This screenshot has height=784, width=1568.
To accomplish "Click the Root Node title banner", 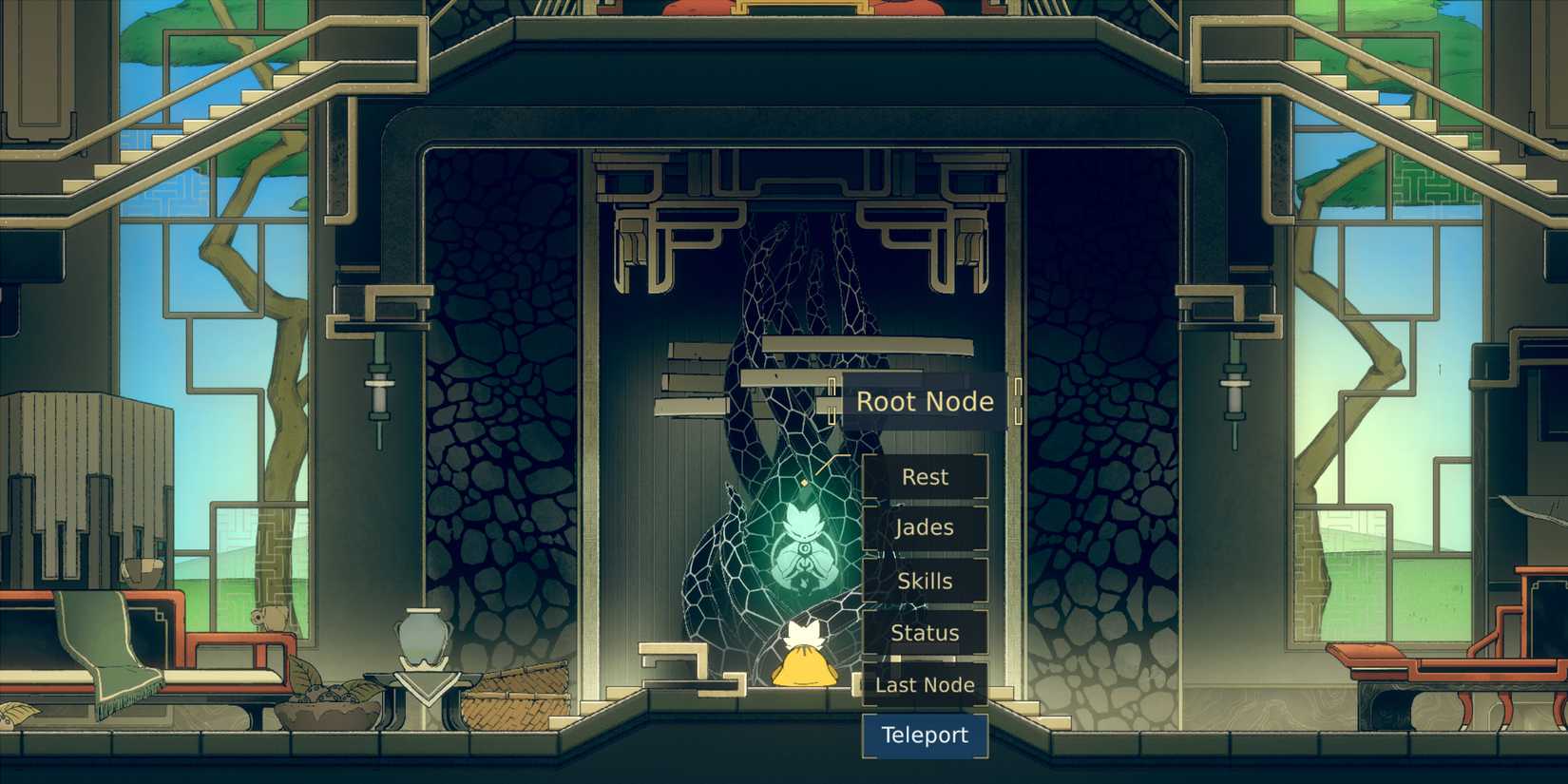I will pyautogui.click(x=922, y=401).
